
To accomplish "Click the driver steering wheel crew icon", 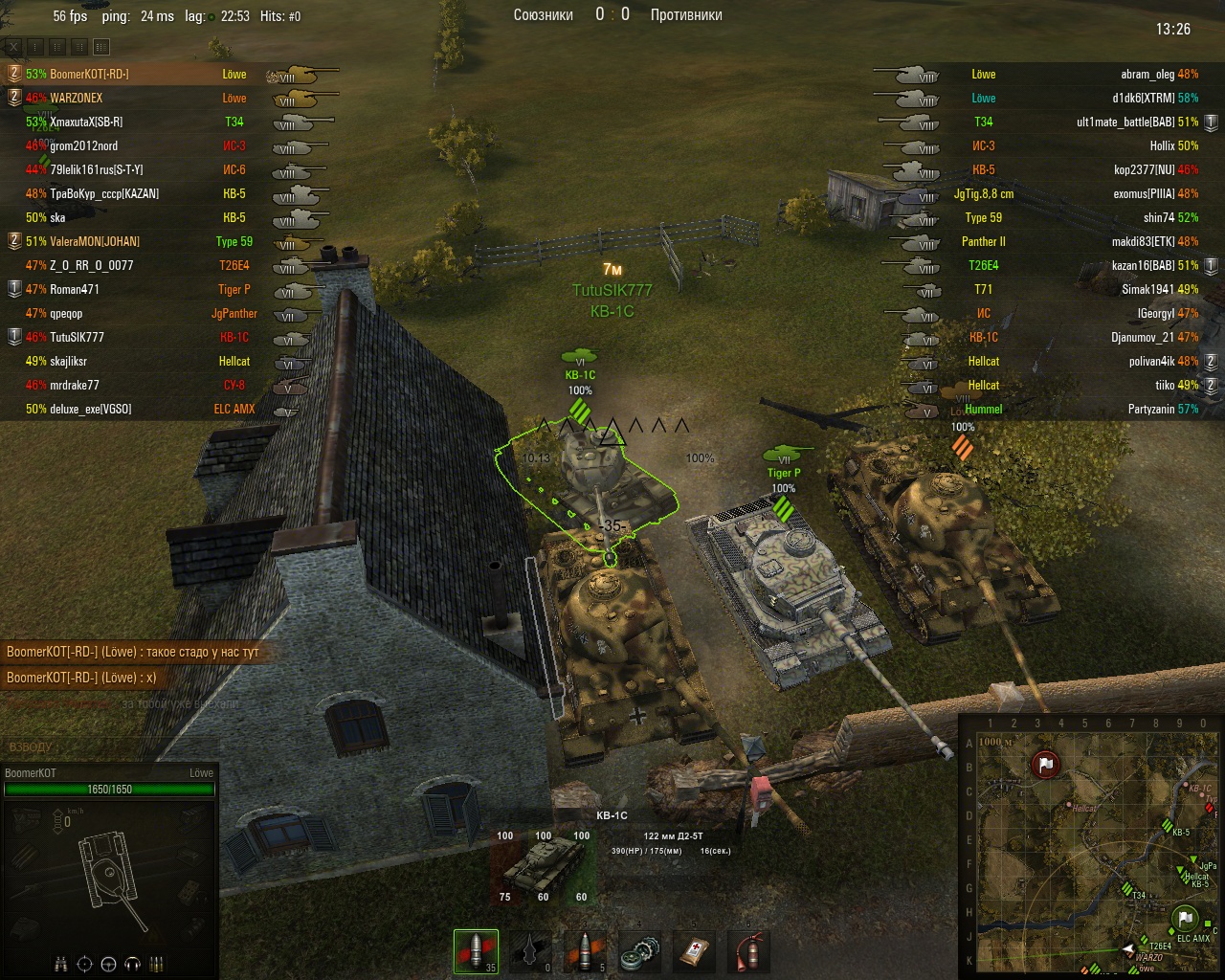I will 109,963.
